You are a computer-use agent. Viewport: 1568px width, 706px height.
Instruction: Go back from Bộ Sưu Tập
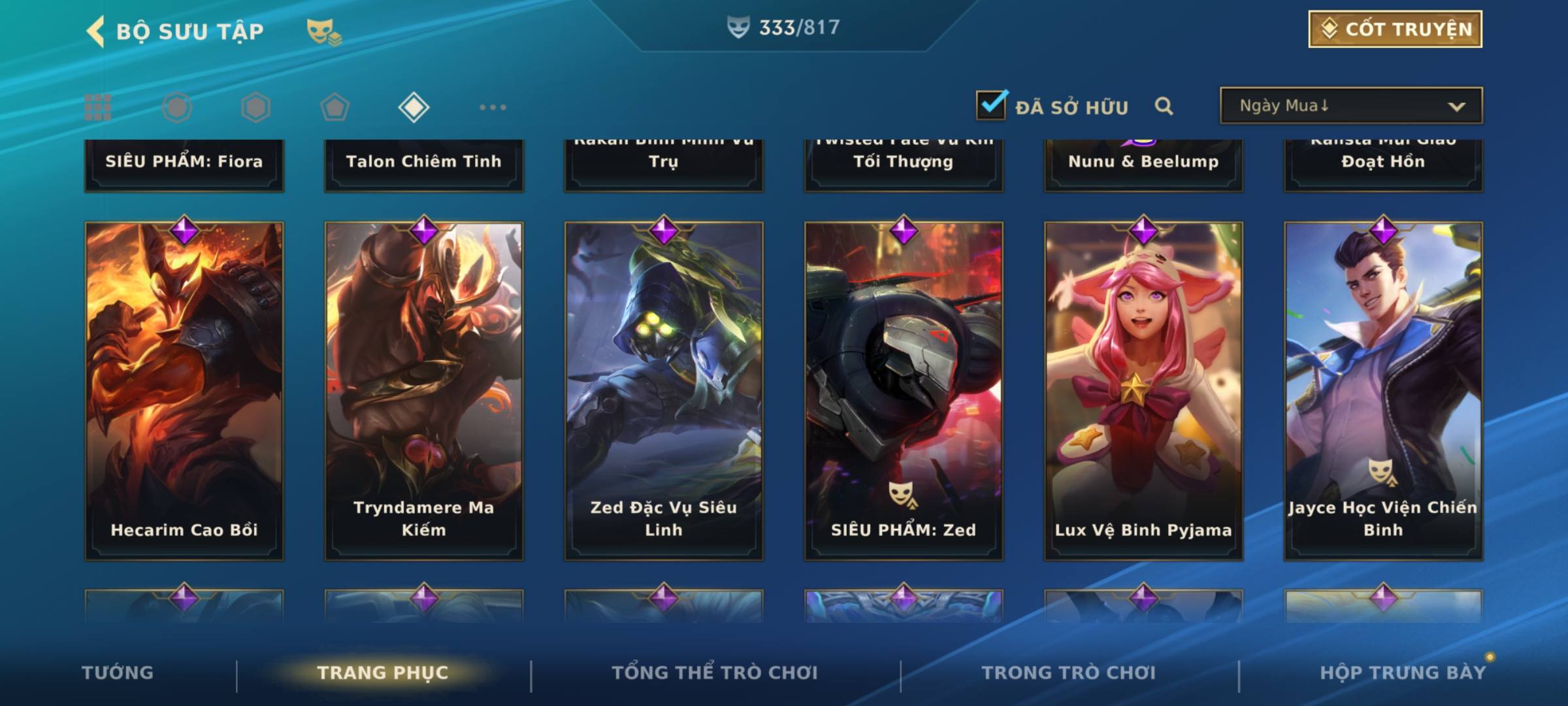pos(96,31)
